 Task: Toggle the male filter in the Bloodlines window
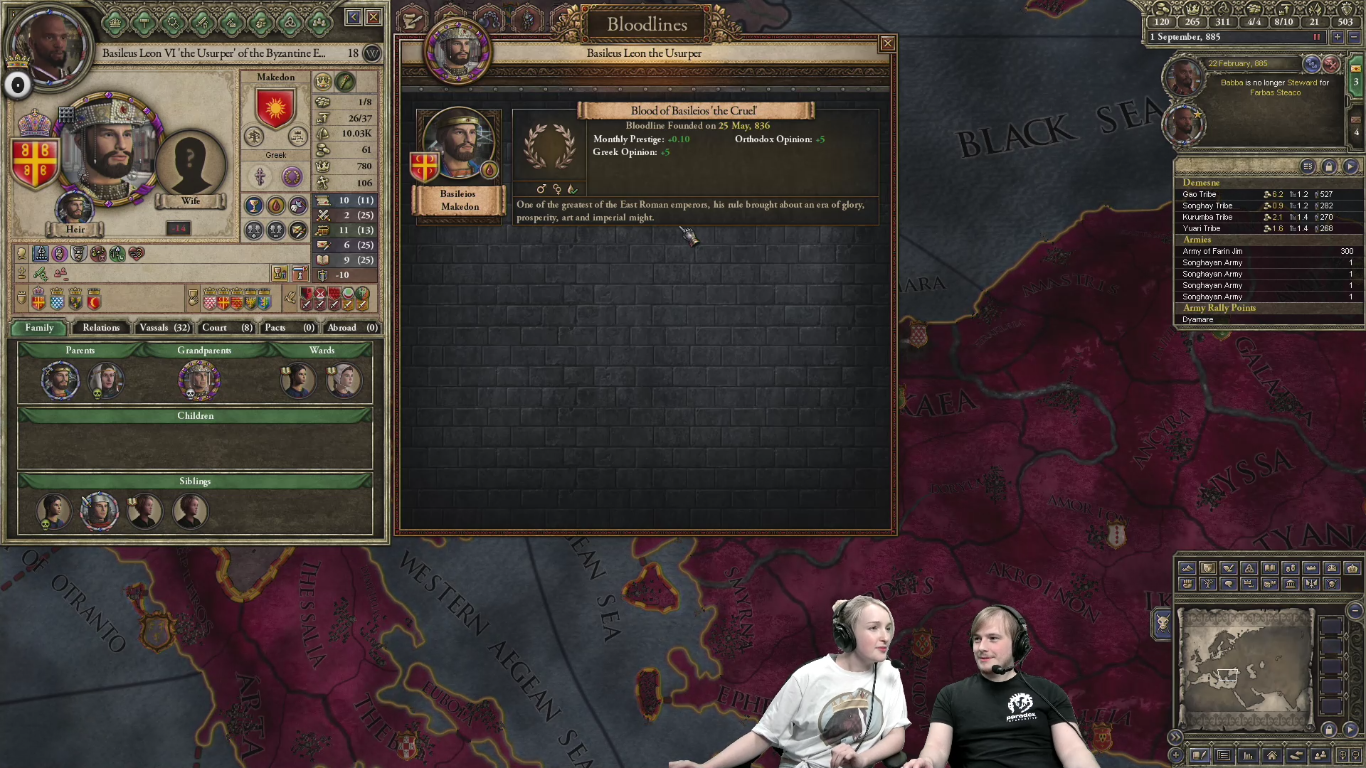pyautogui.click(x=541, y=189)
